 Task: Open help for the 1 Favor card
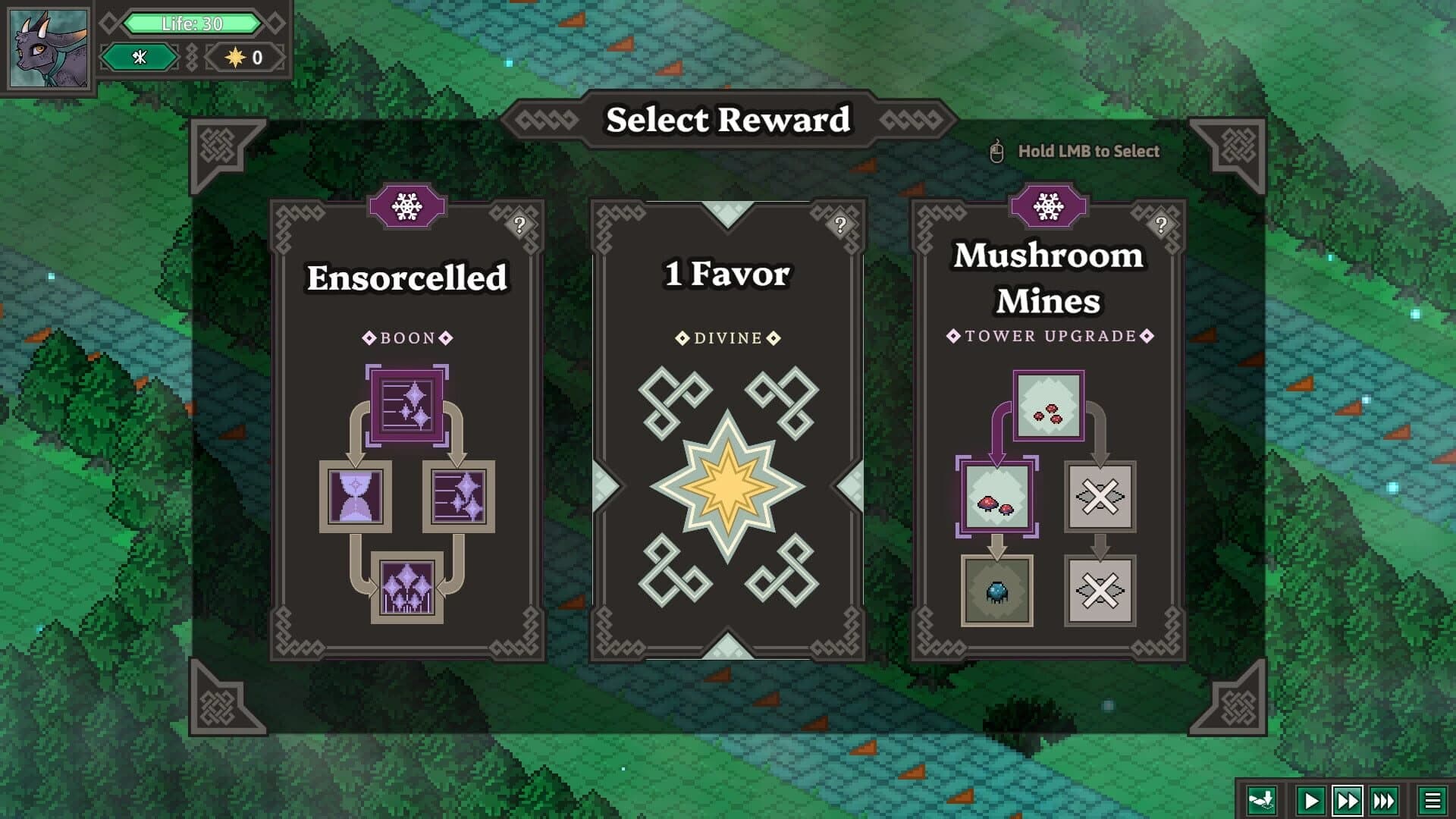[839, 225]
